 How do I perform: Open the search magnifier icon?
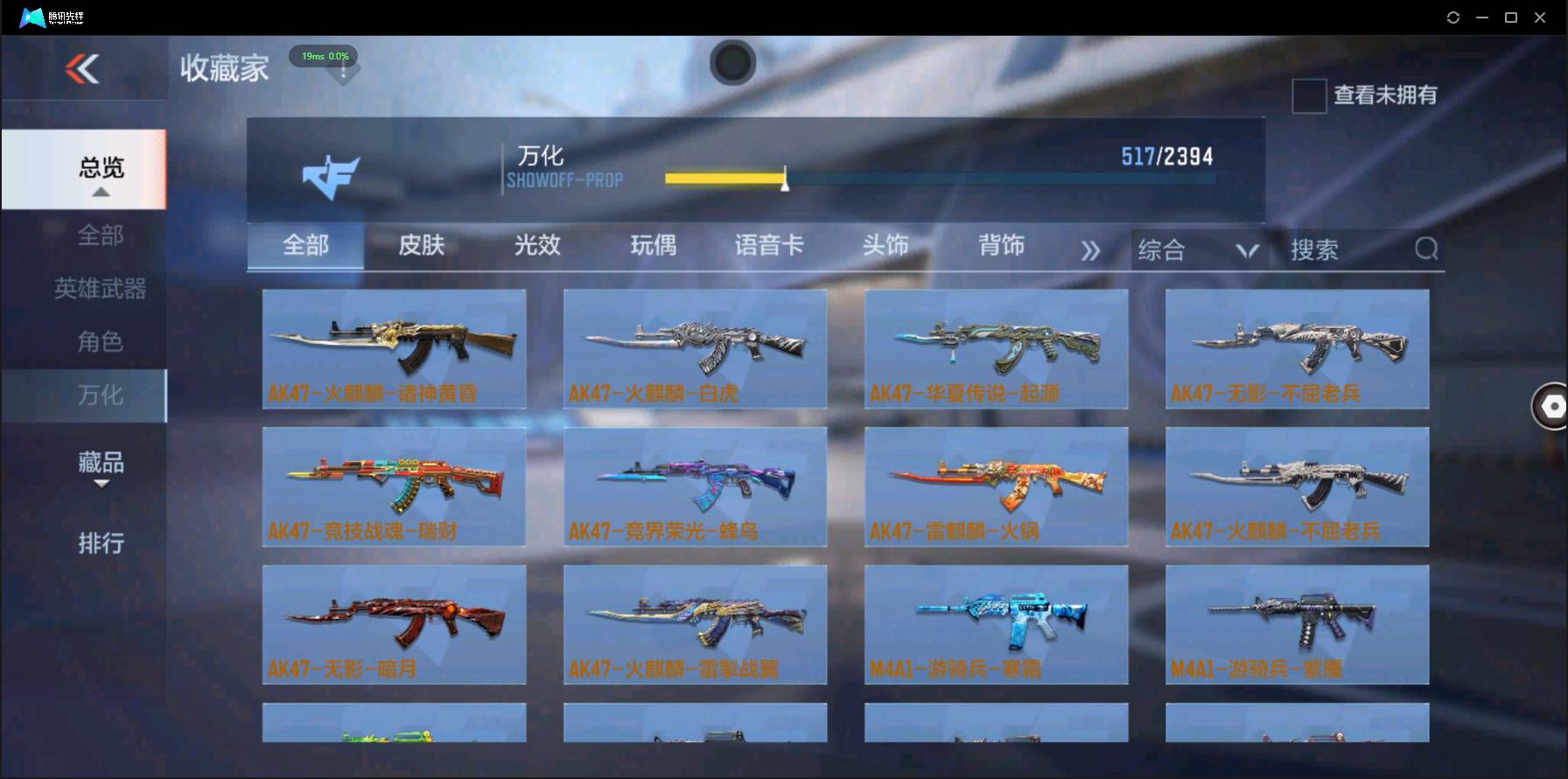tap(1426, 249)
